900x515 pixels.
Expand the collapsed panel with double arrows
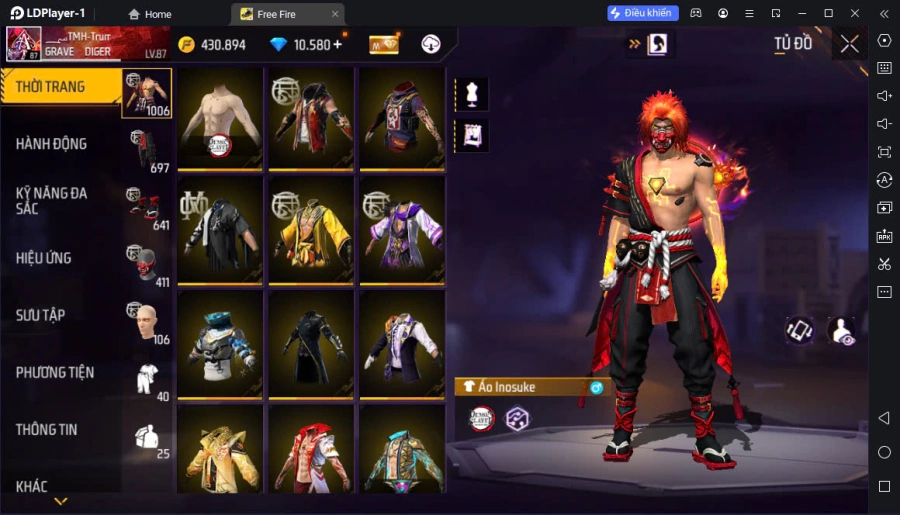pyautogui.click(x=634, y=44)
